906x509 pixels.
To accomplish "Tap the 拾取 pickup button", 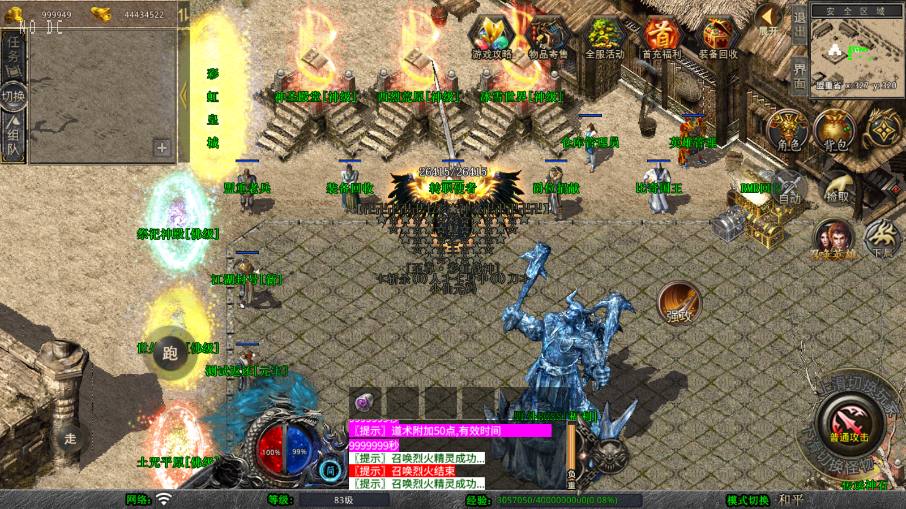I will (x=838, y=186).
